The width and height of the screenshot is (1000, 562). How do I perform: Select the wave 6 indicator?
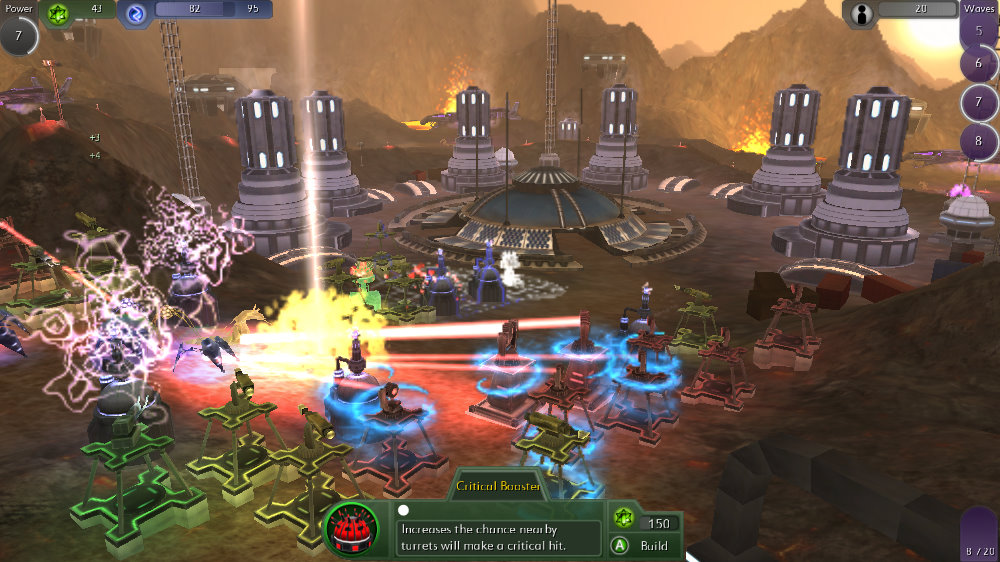978,64
